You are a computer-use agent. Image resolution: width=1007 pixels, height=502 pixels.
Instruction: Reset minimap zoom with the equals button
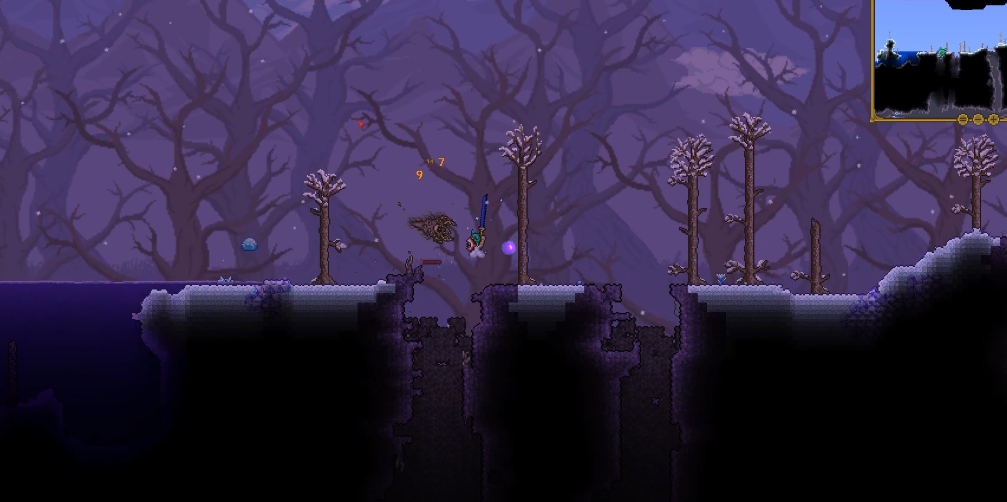tap(963, 119)
